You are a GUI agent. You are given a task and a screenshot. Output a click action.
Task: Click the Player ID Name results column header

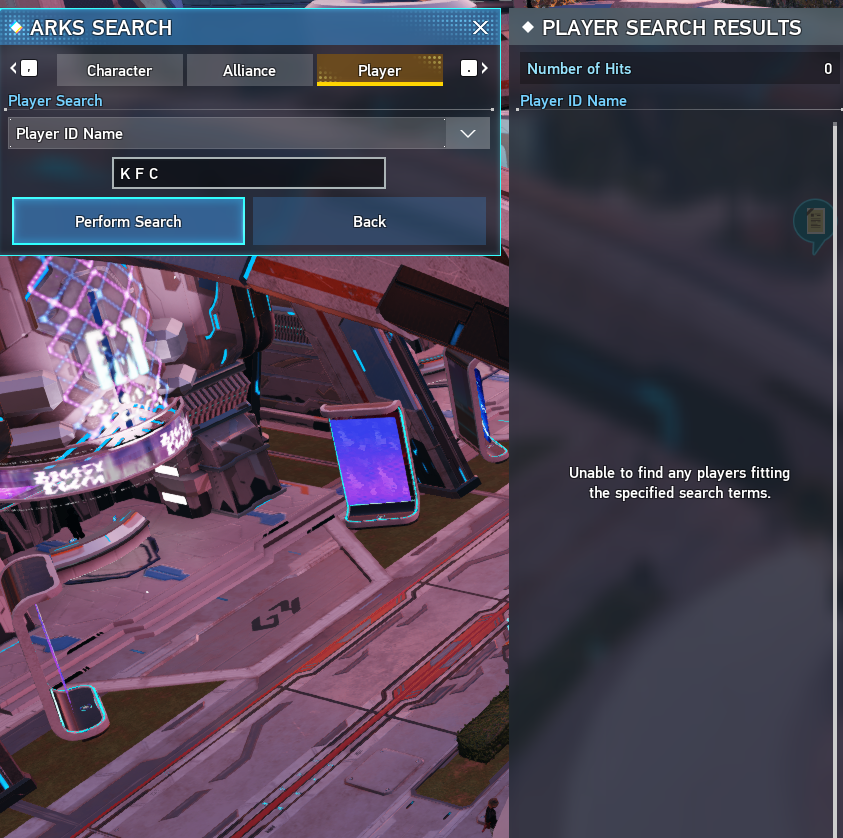574,101
